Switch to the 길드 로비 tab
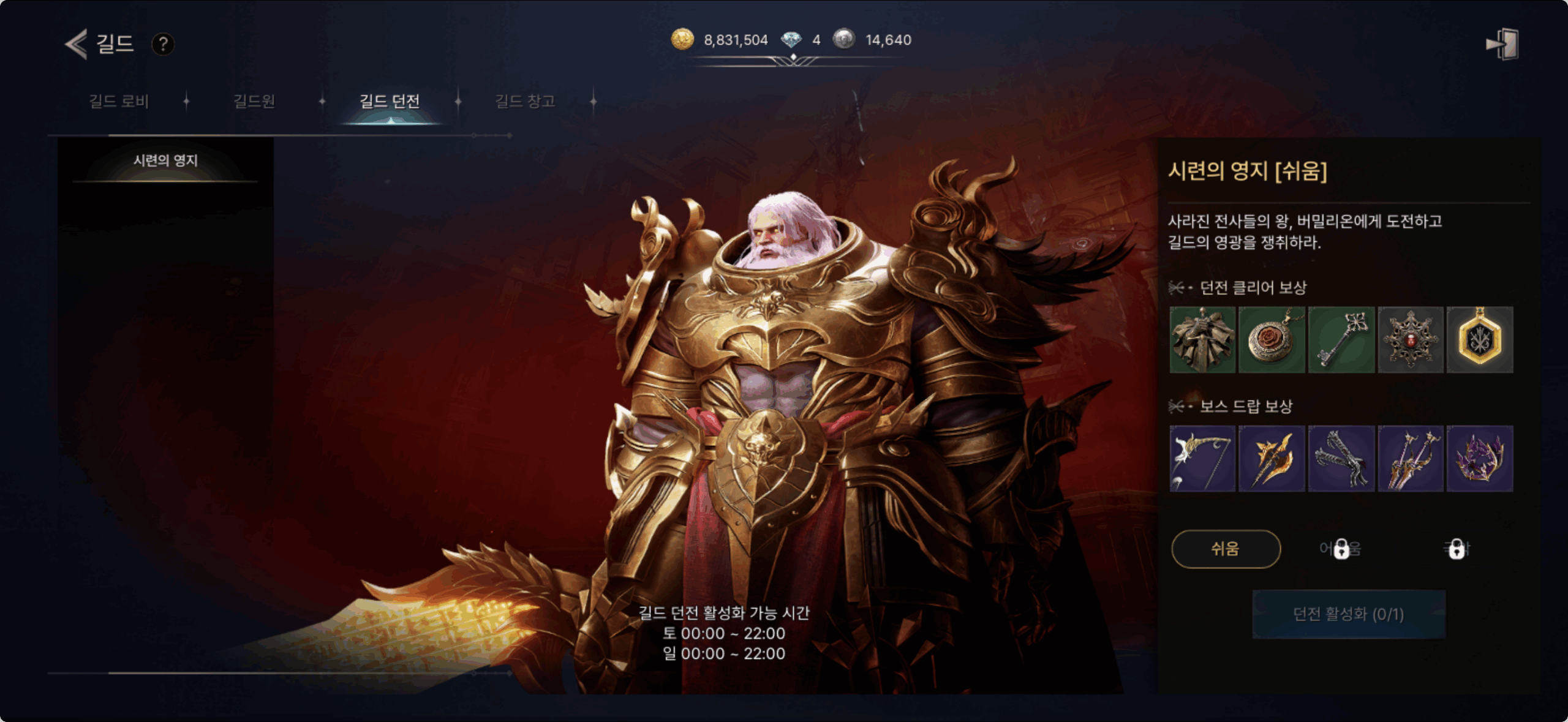Screen dimensions: 1568x722 pos(119,101)
